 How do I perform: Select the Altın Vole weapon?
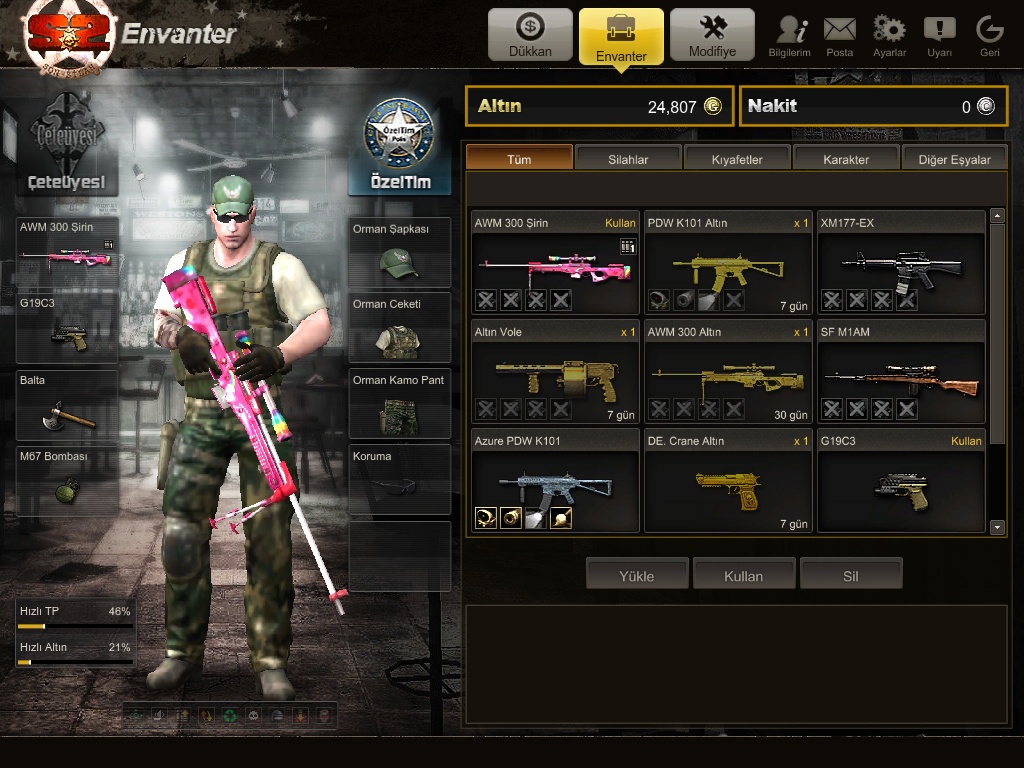555,373
